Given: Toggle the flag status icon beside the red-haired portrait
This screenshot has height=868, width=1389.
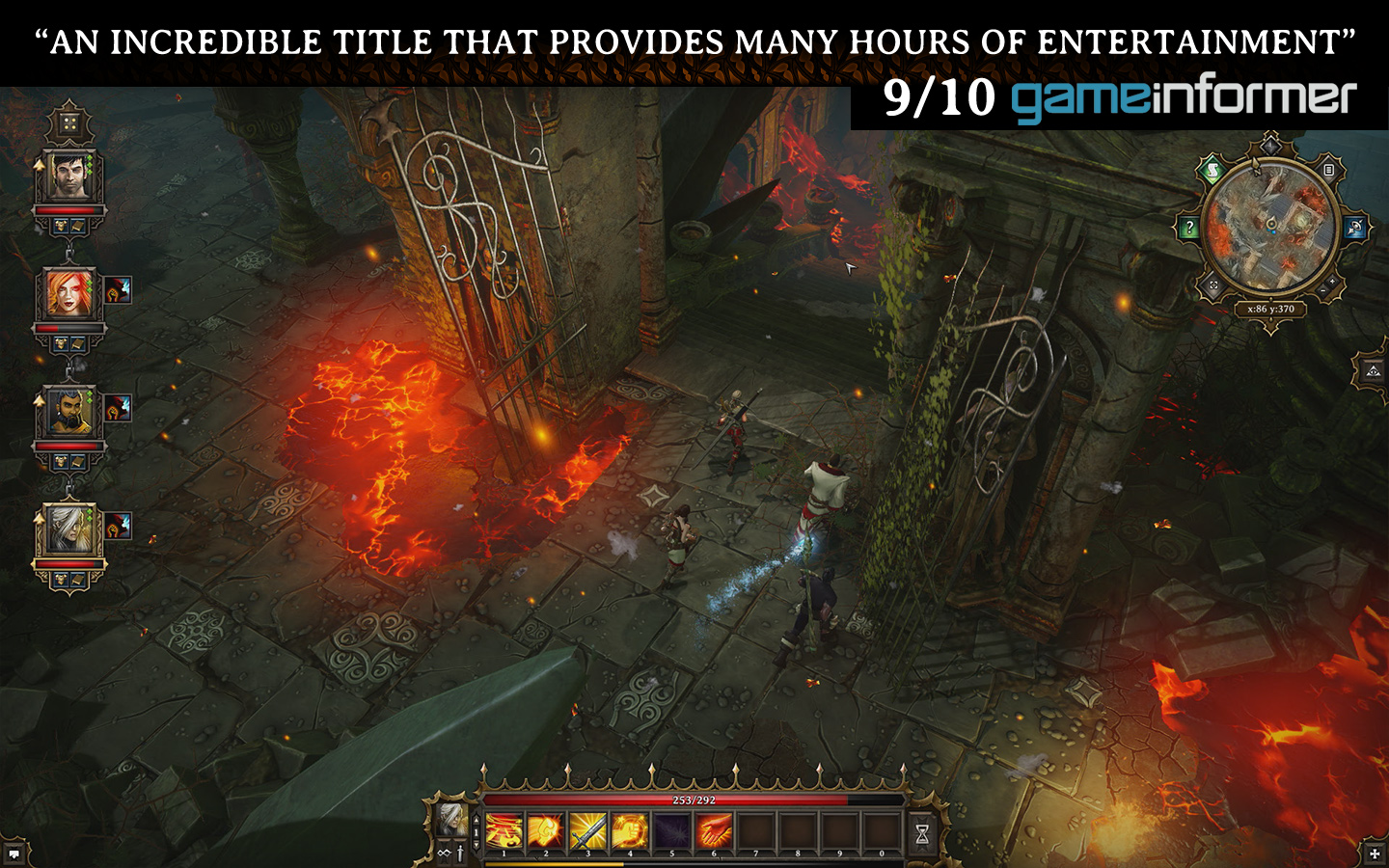Looking at the screenshot, I should coord(118,289).
